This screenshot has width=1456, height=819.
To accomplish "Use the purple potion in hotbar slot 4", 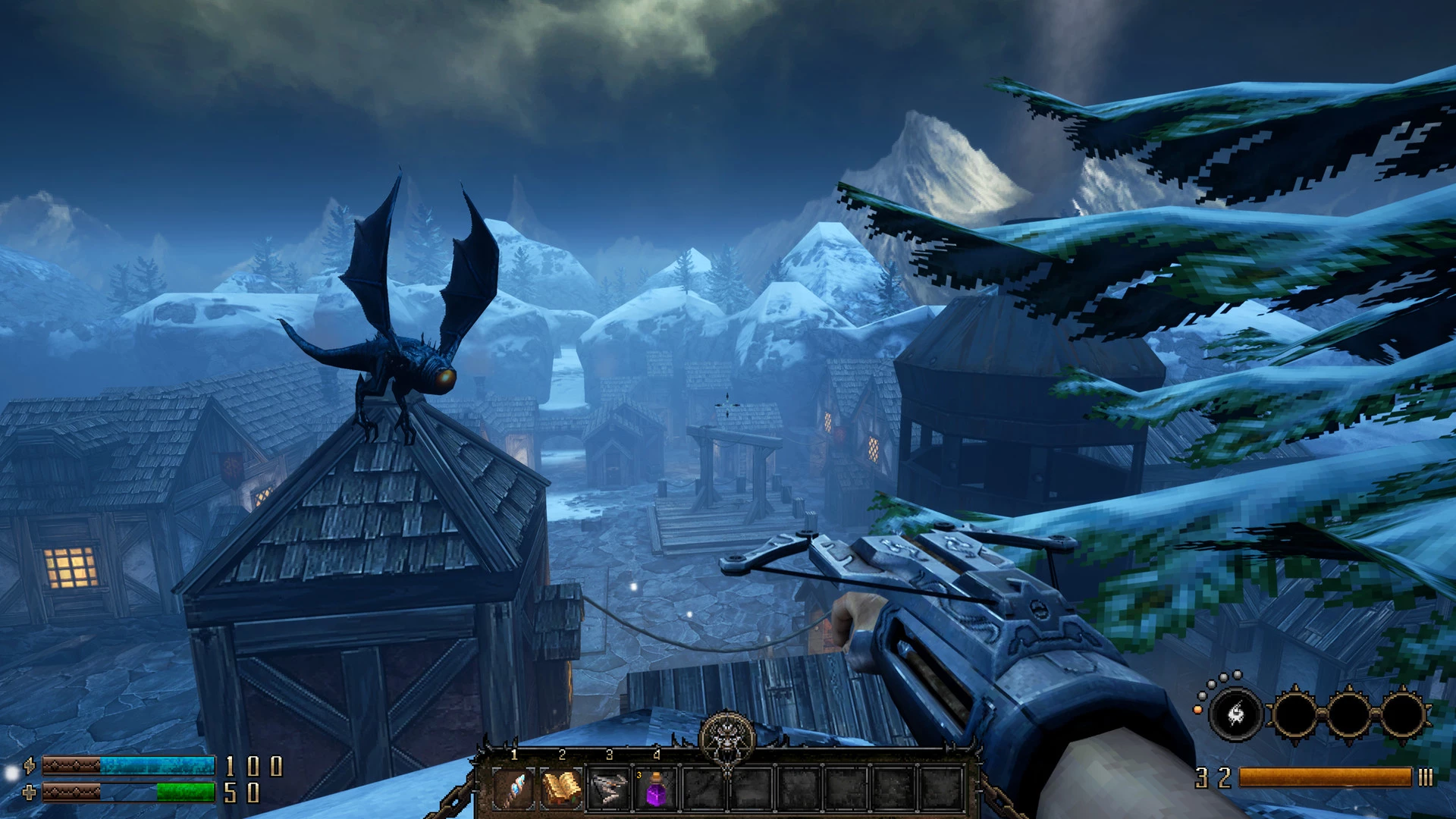I will [x=656, y=790].
